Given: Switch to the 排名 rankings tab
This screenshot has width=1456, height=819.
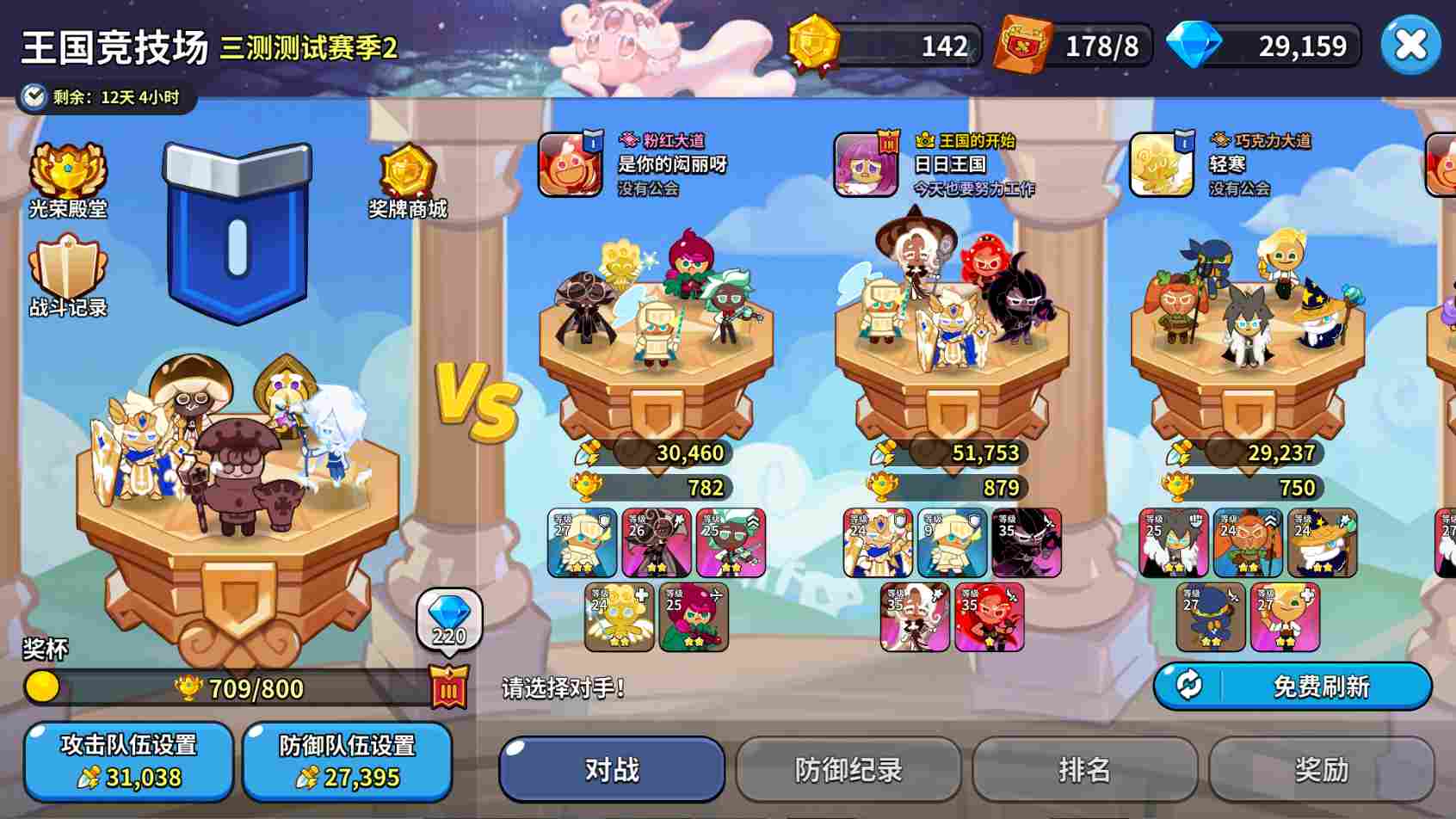Looking at the screenshot, I should (x=1086, y=770).
